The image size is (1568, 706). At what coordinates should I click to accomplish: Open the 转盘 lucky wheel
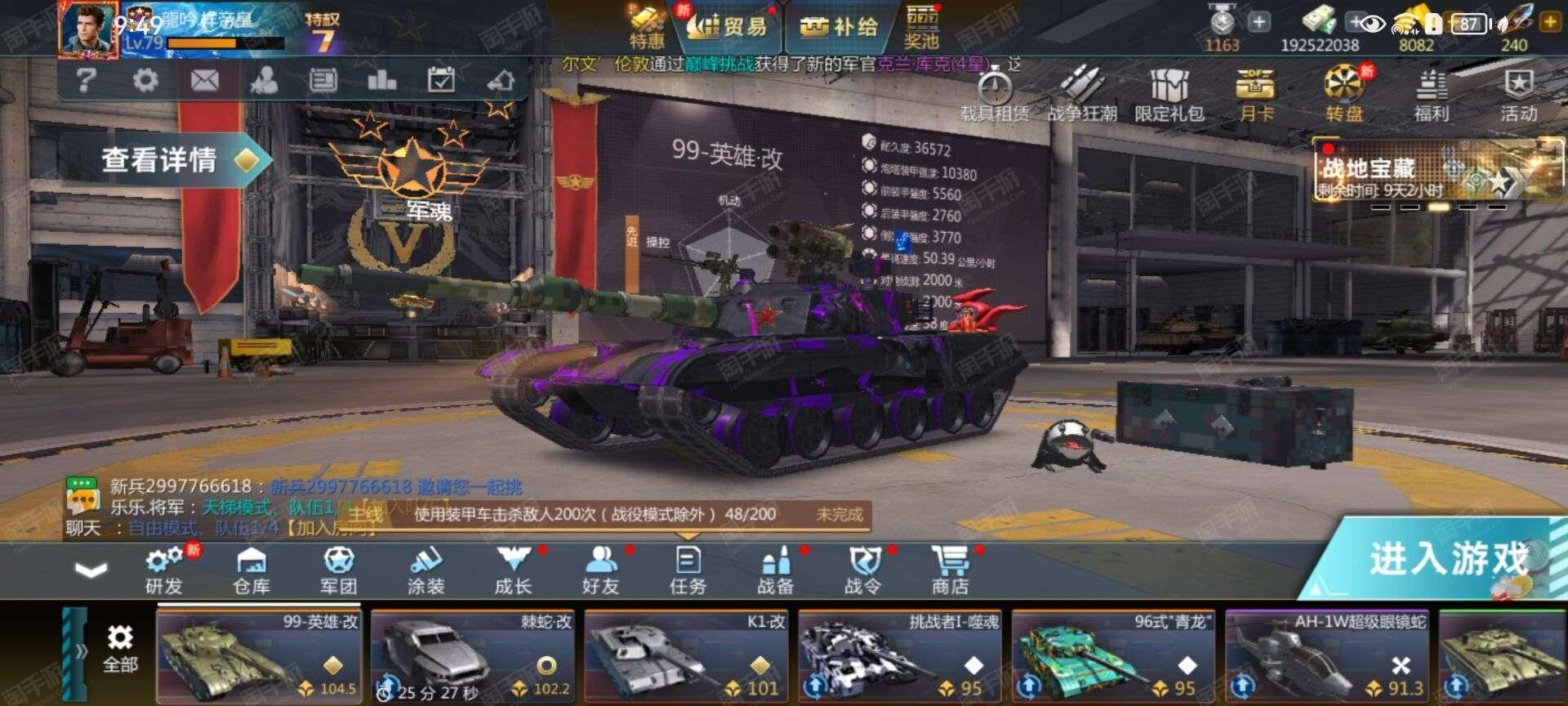coord(1344,93)
